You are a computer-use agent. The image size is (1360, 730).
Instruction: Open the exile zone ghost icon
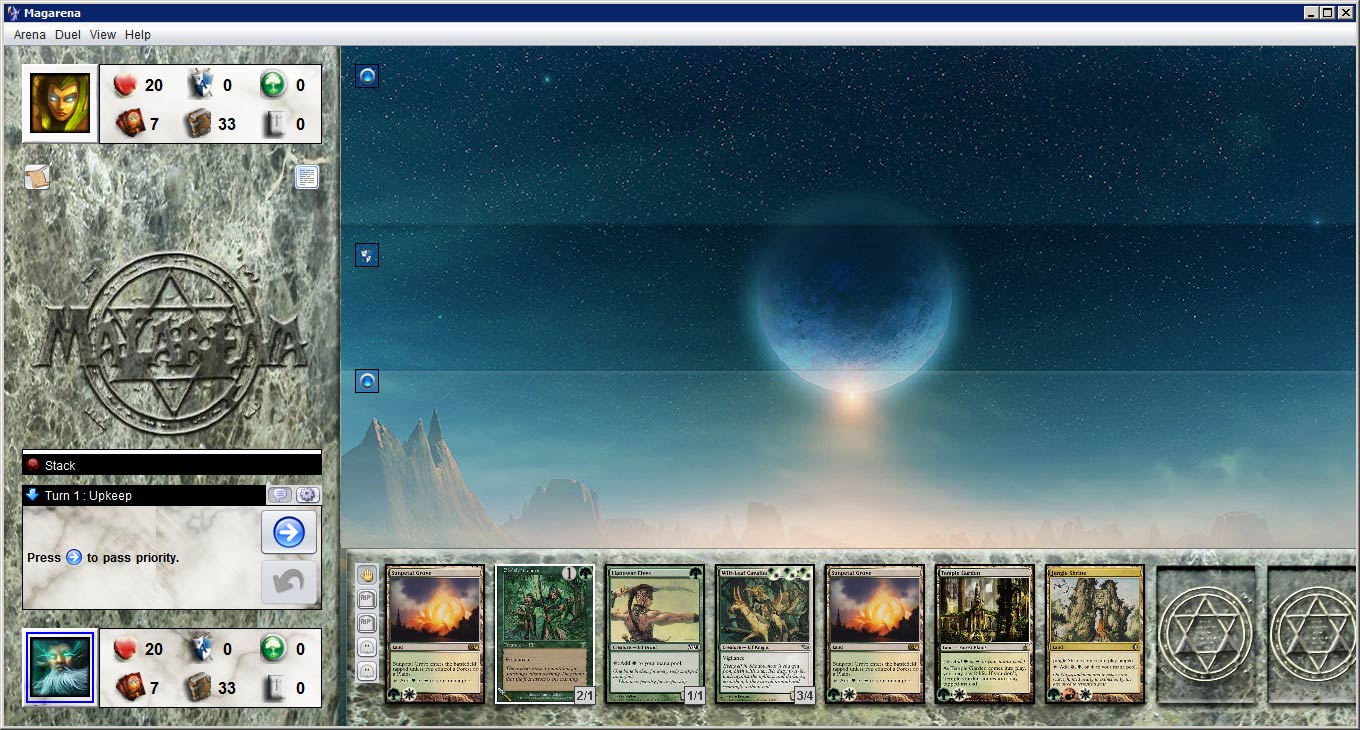[x=366, y=646]
